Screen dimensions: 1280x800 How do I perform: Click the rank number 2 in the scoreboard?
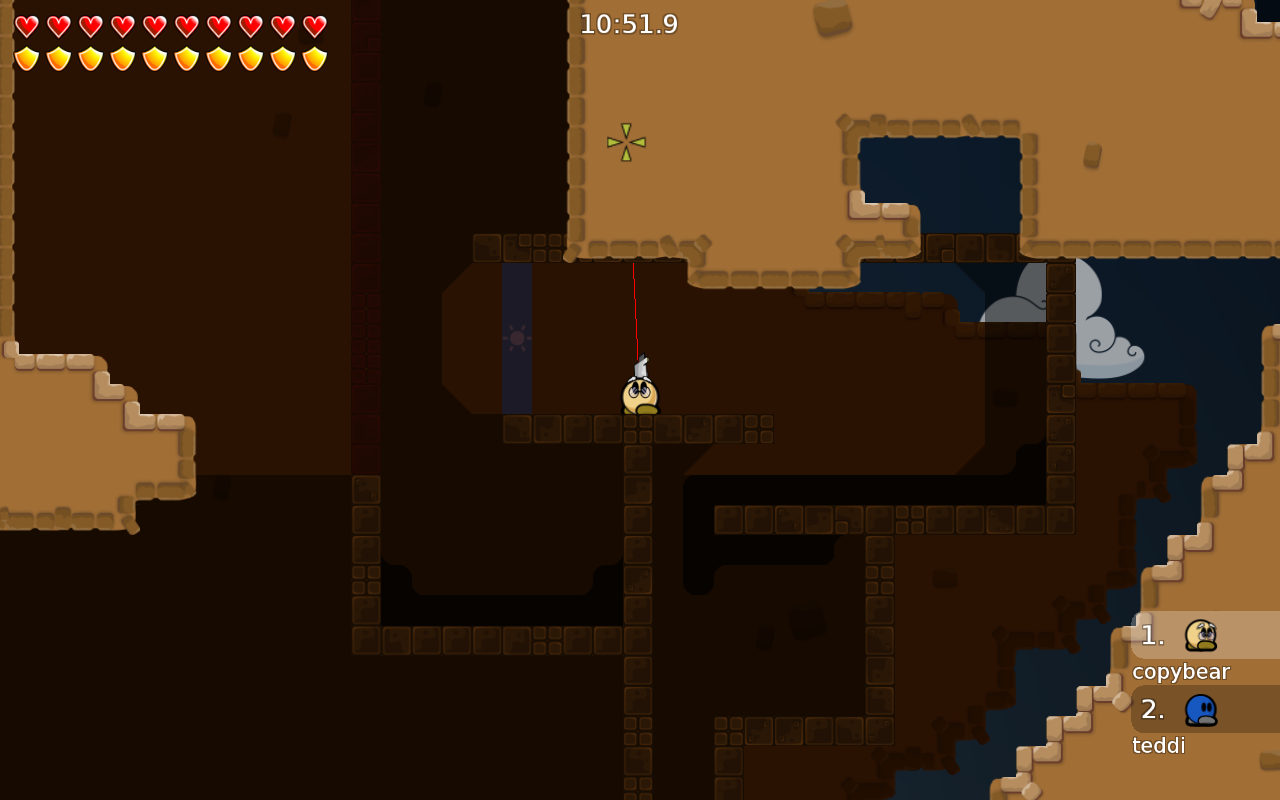(1152, 709)
